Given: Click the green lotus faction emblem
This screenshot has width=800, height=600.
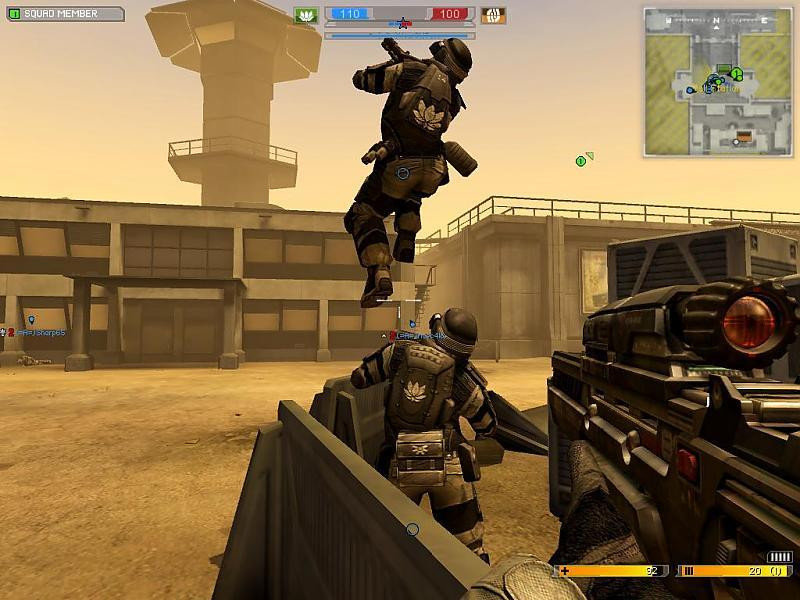Looking at the screenshot, I should (x=306, y=15).
